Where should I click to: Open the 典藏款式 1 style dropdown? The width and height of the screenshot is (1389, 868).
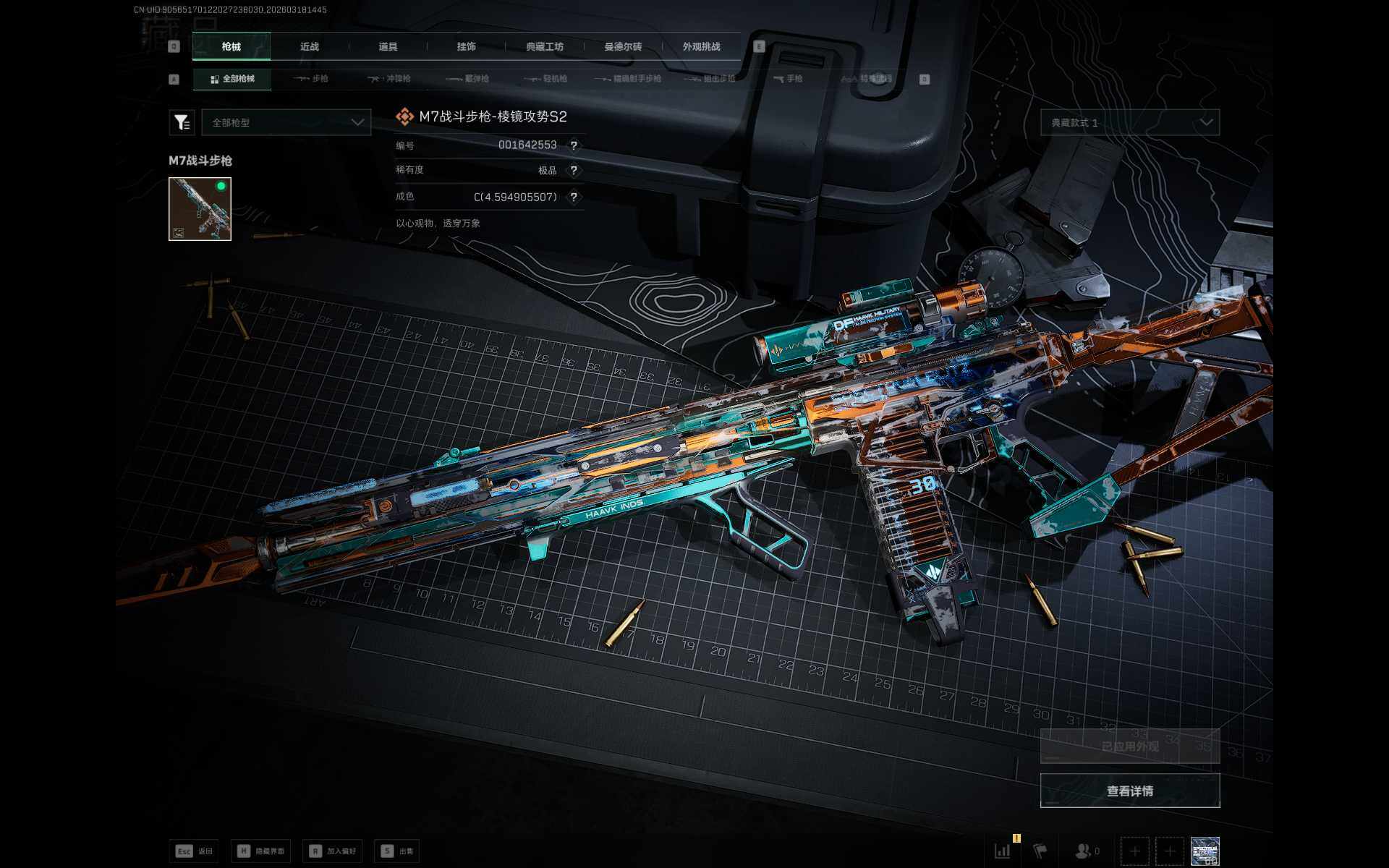click(x=1129, y=122)
